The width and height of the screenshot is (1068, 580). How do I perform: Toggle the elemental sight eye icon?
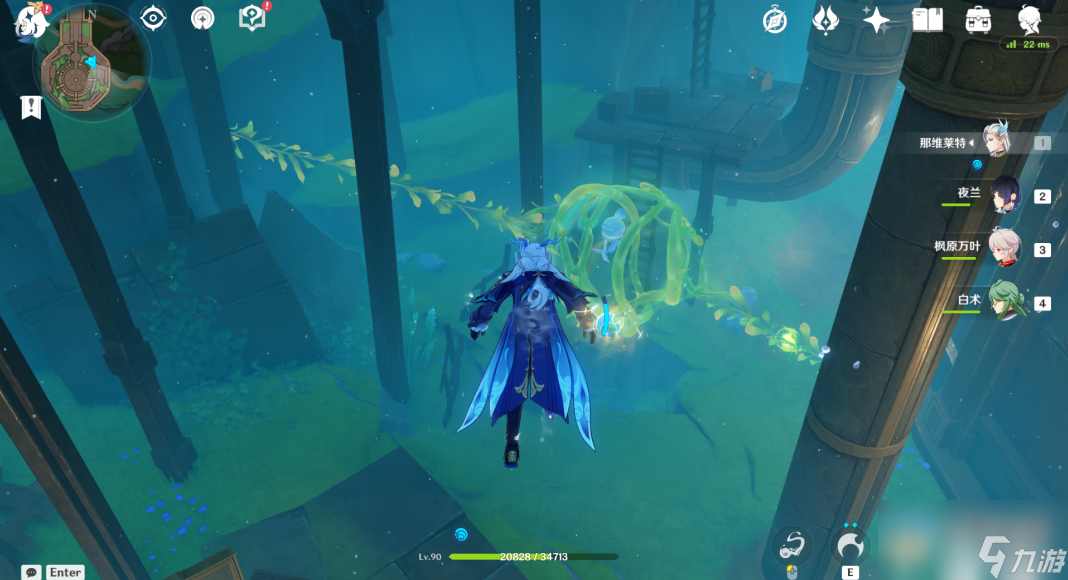[153, 18]
